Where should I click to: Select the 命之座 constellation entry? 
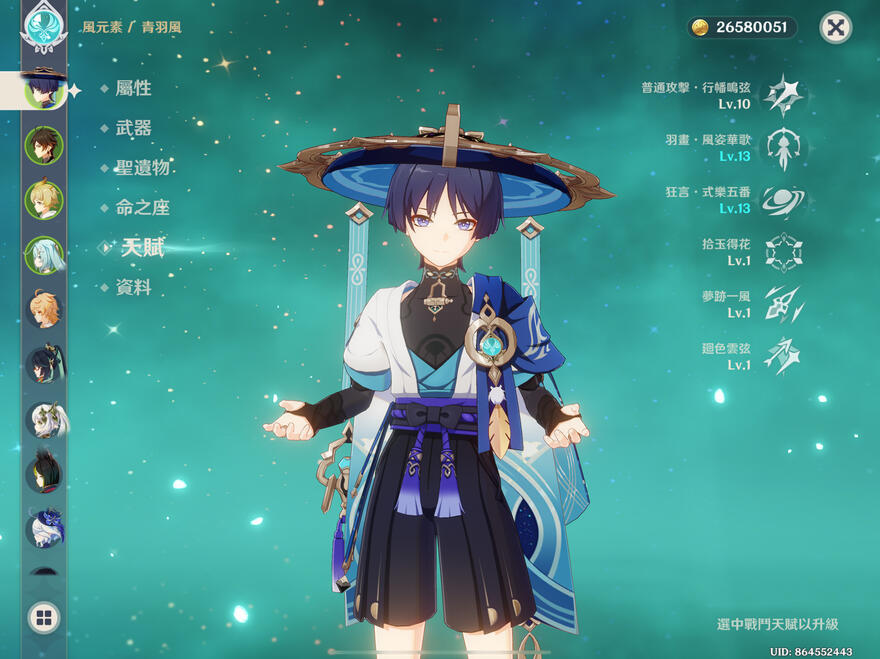click(142, 208)
